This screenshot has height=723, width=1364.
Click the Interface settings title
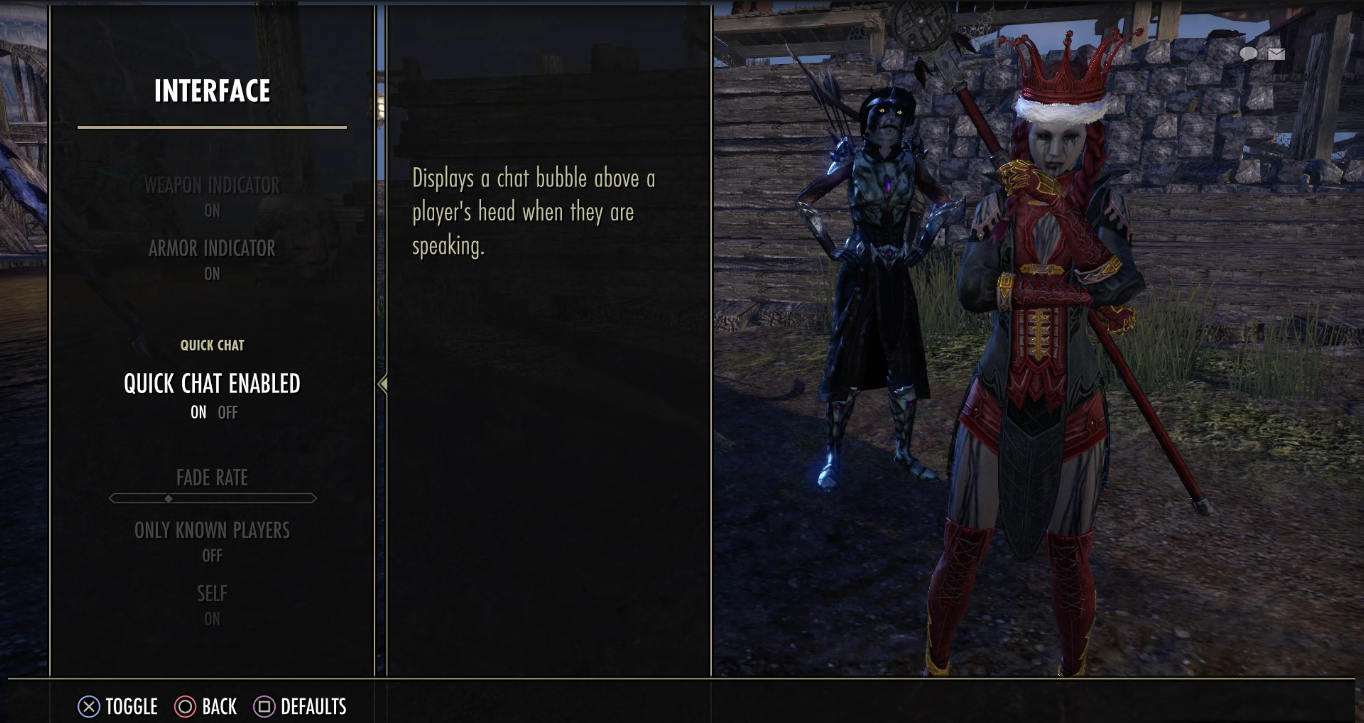point(211,90)
